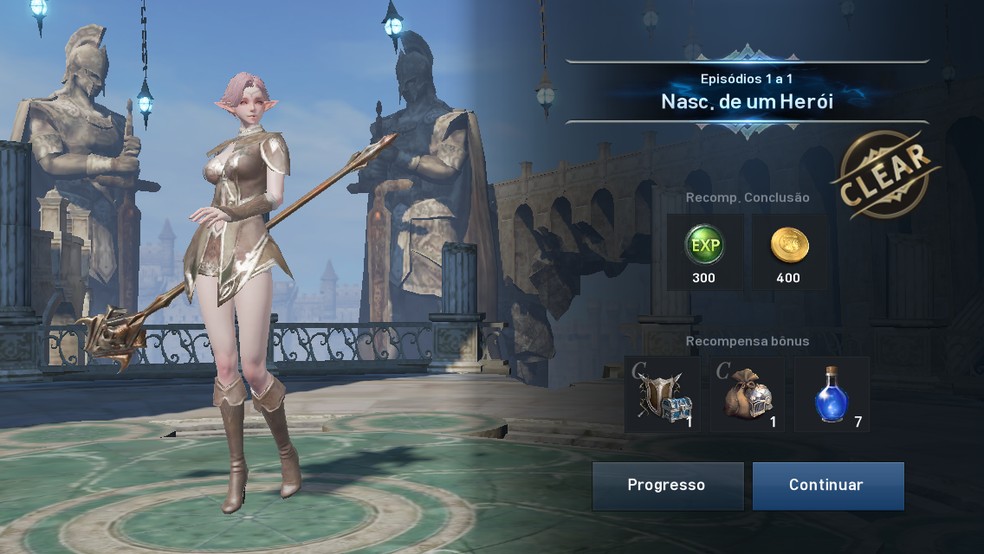Tap the green EXP reward icon
The width and height of the screenshot is (984, 554).
tap(704, 246)
